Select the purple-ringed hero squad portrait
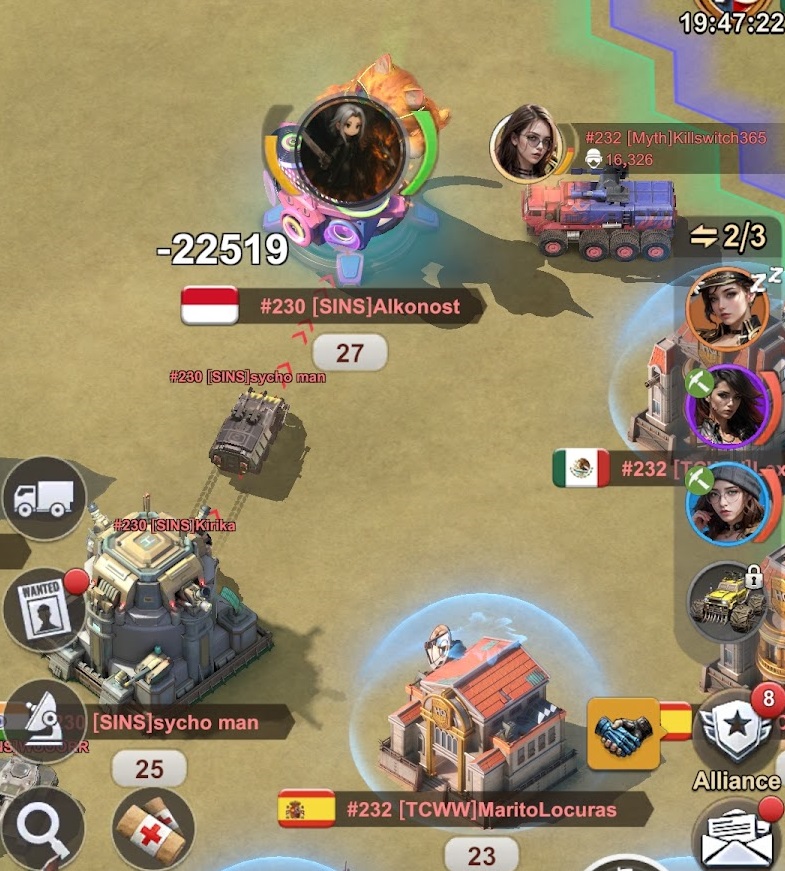This screenshot has height=871, width=785. tap(727, 407)
